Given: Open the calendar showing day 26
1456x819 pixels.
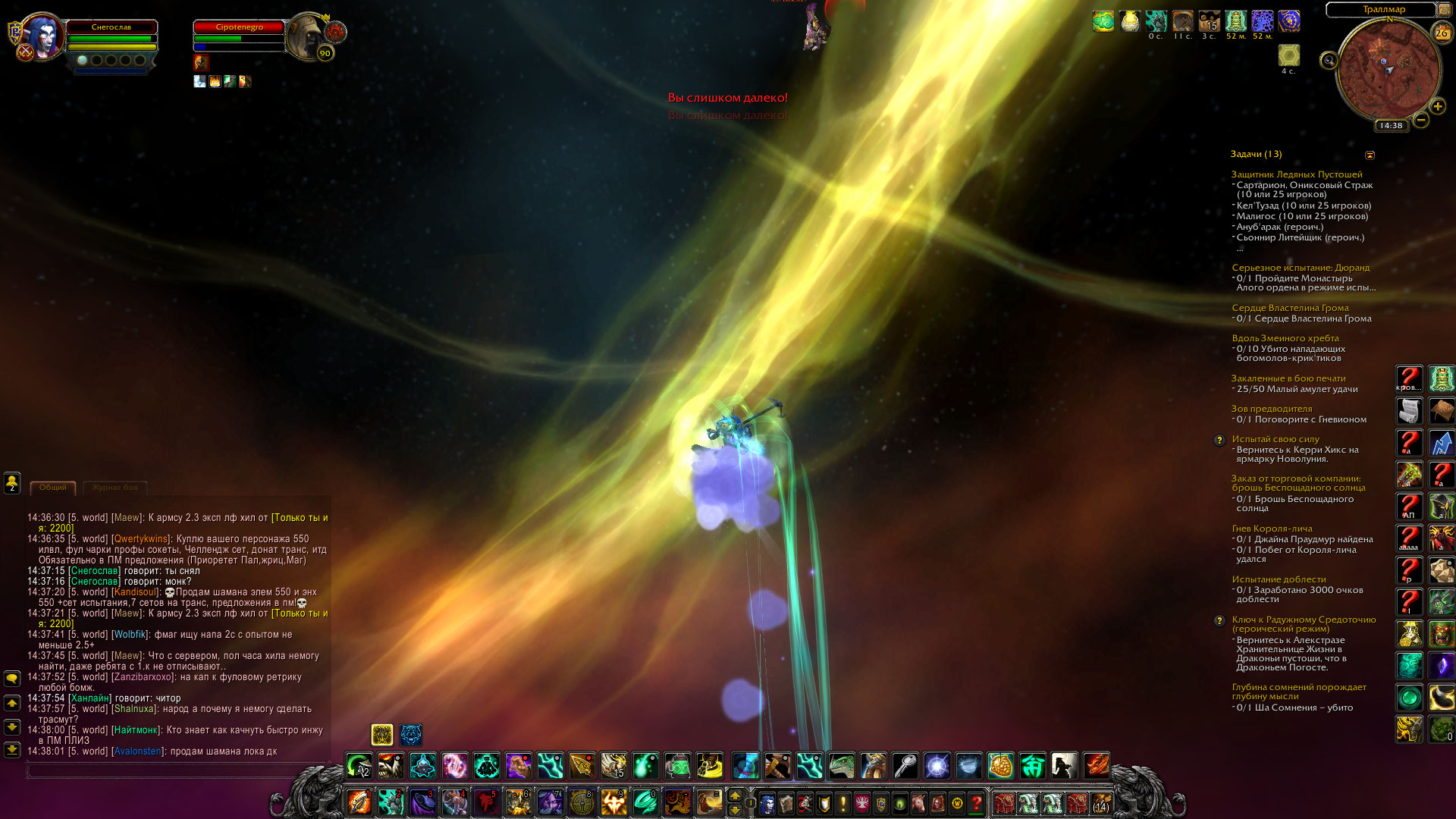Looking at the screenshot, I should (x=1441, y=33).
